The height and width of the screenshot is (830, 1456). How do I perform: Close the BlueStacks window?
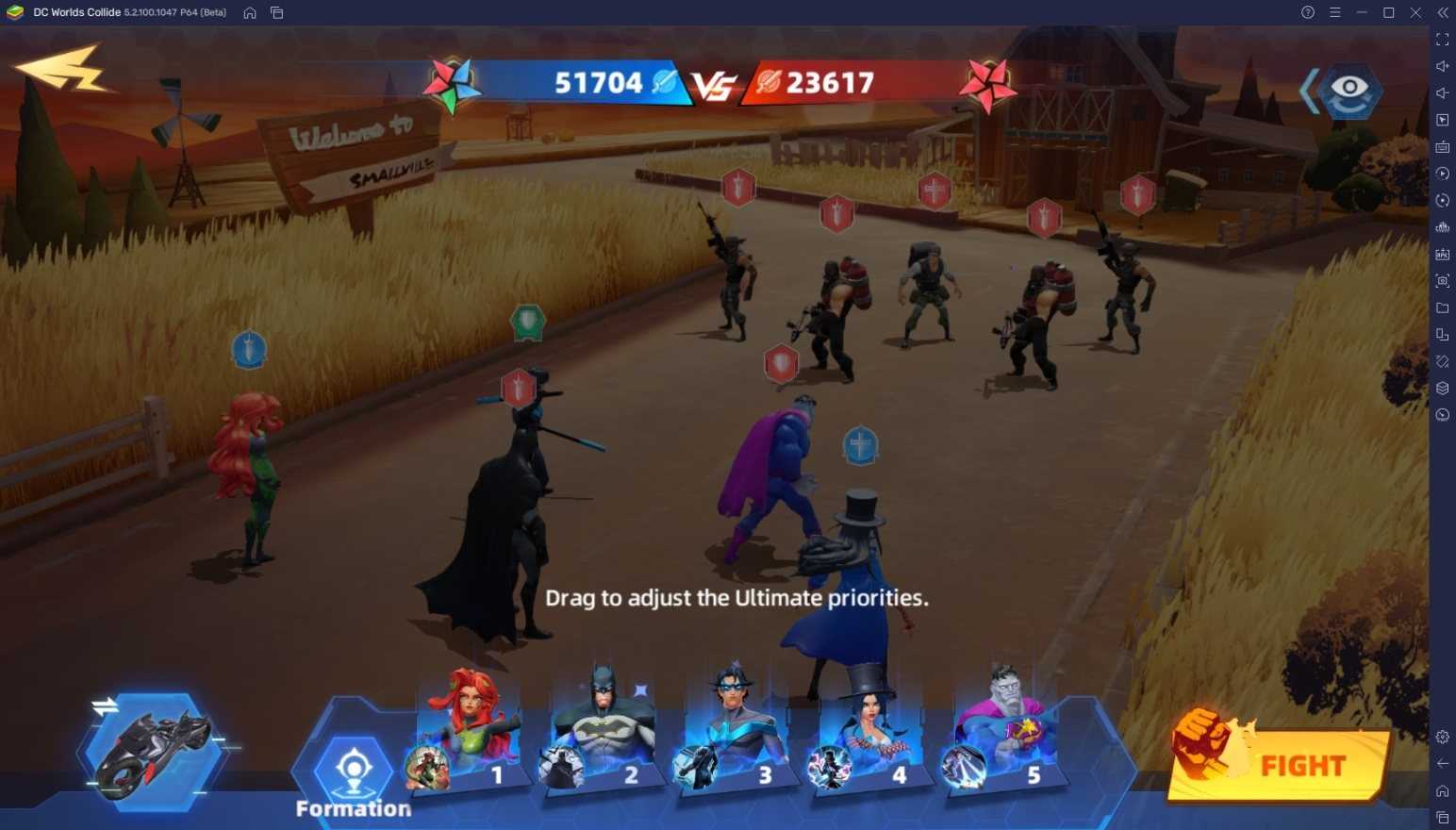(x=1415, y=12)
